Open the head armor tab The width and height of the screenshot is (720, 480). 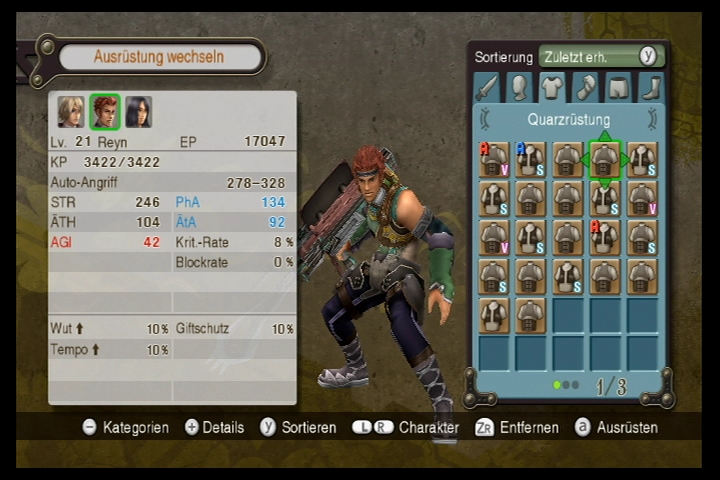click(x=519, y=88)
